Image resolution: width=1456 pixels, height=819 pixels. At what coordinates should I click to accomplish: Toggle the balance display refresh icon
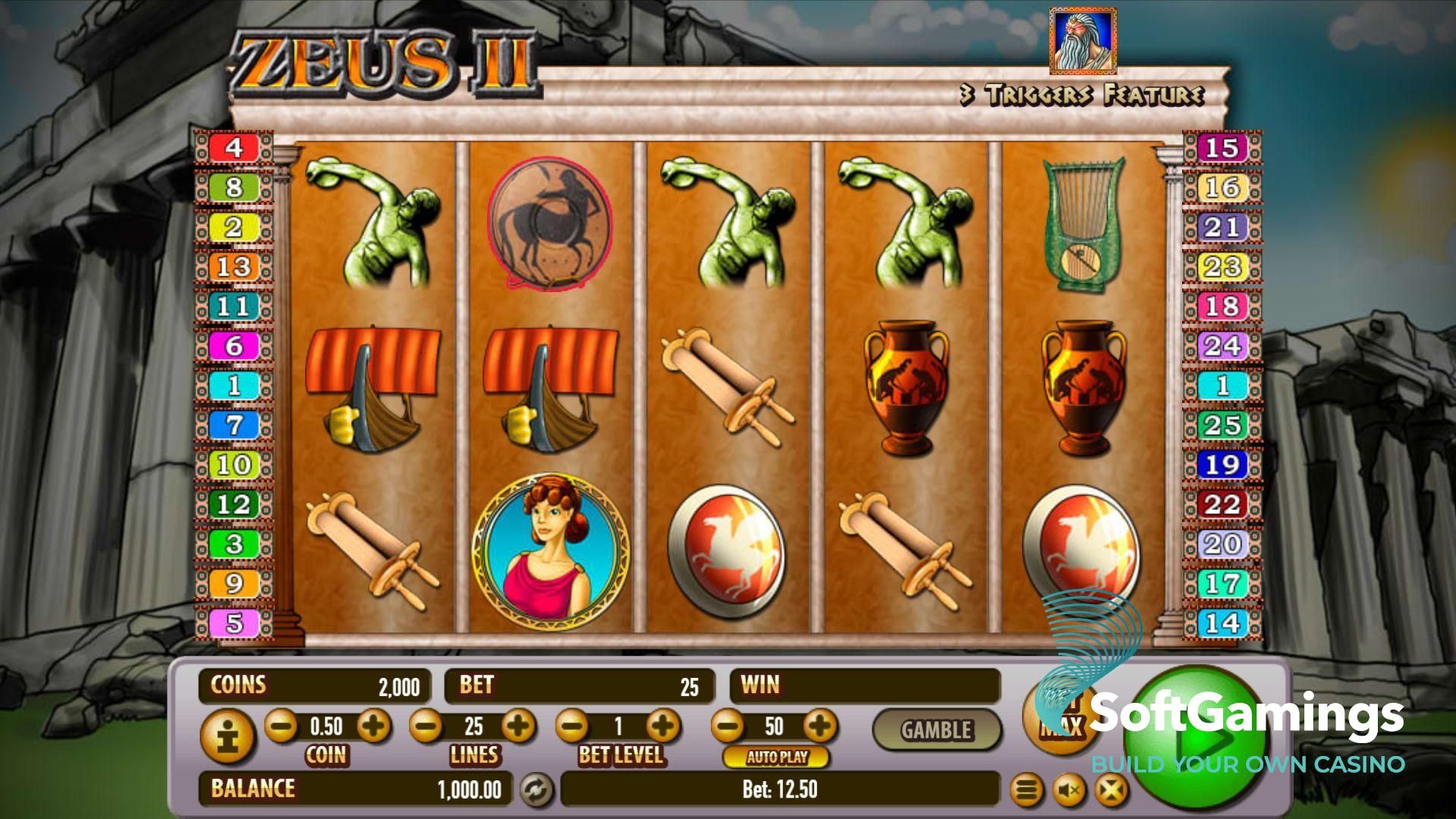(x=536, y=790)
